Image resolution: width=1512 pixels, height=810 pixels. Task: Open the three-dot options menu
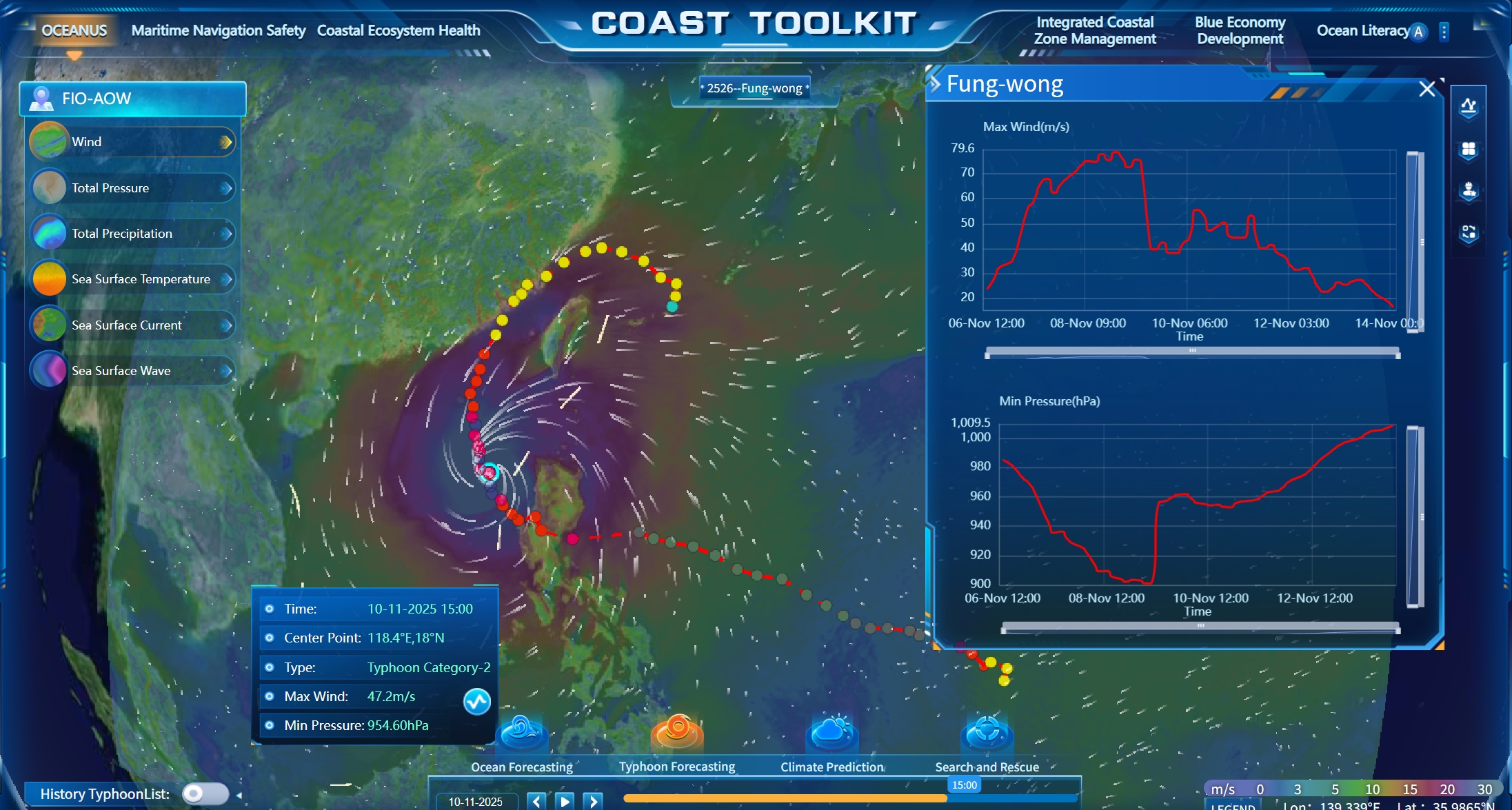point(1444,32)
